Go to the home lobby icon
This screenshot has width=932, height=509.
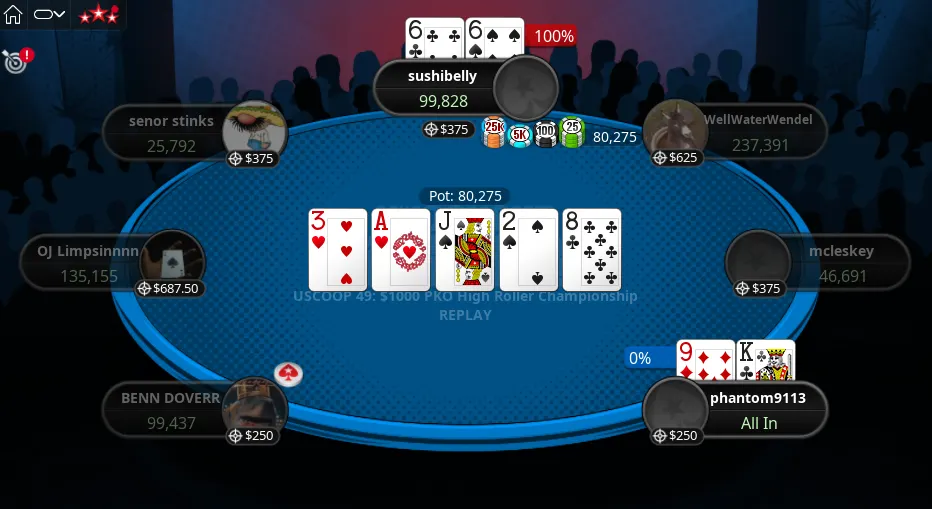(14, 15)
